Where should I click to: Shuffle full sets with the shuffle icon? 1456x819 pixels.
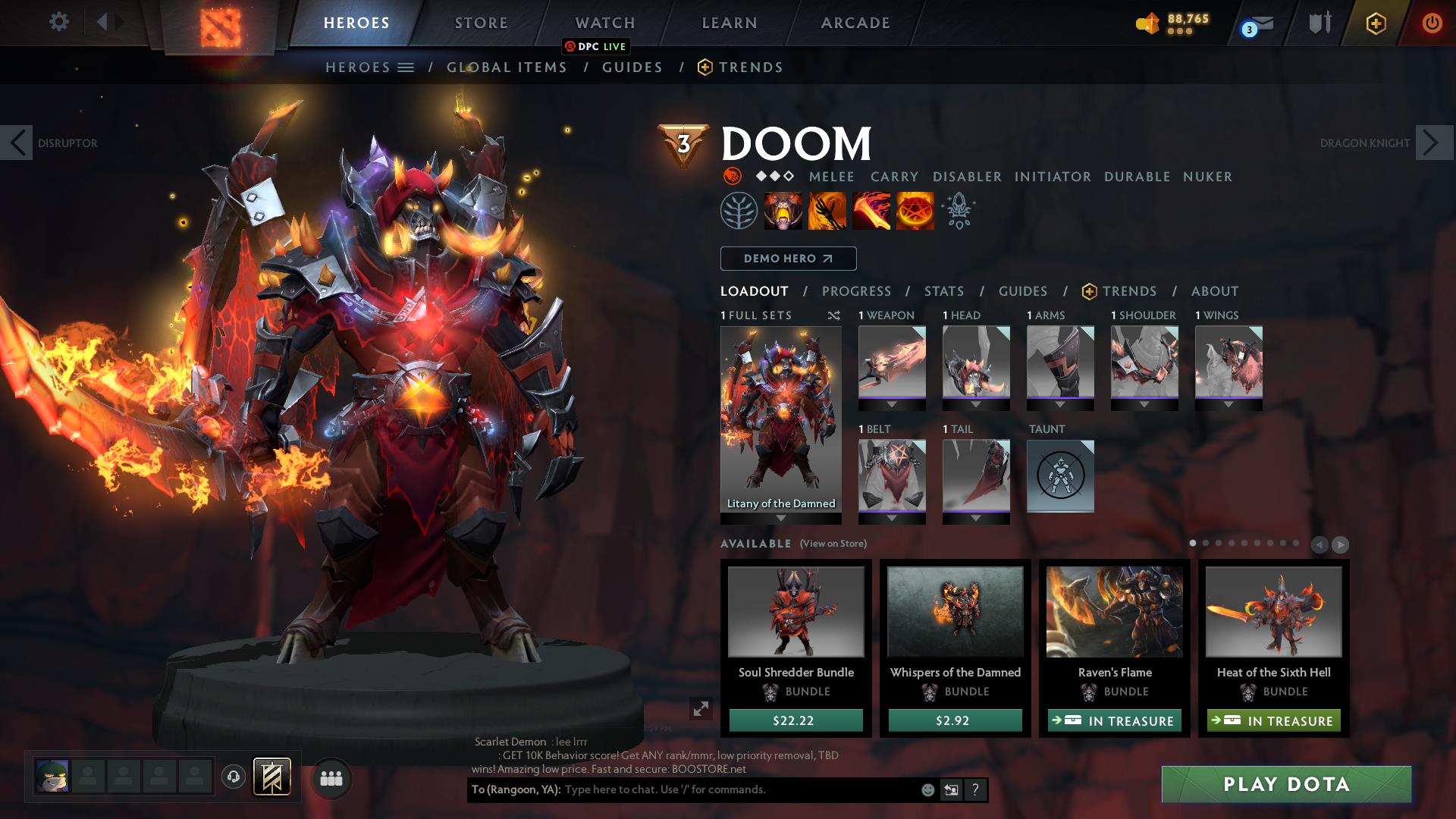pyautogui.click(x=834, y=315)
